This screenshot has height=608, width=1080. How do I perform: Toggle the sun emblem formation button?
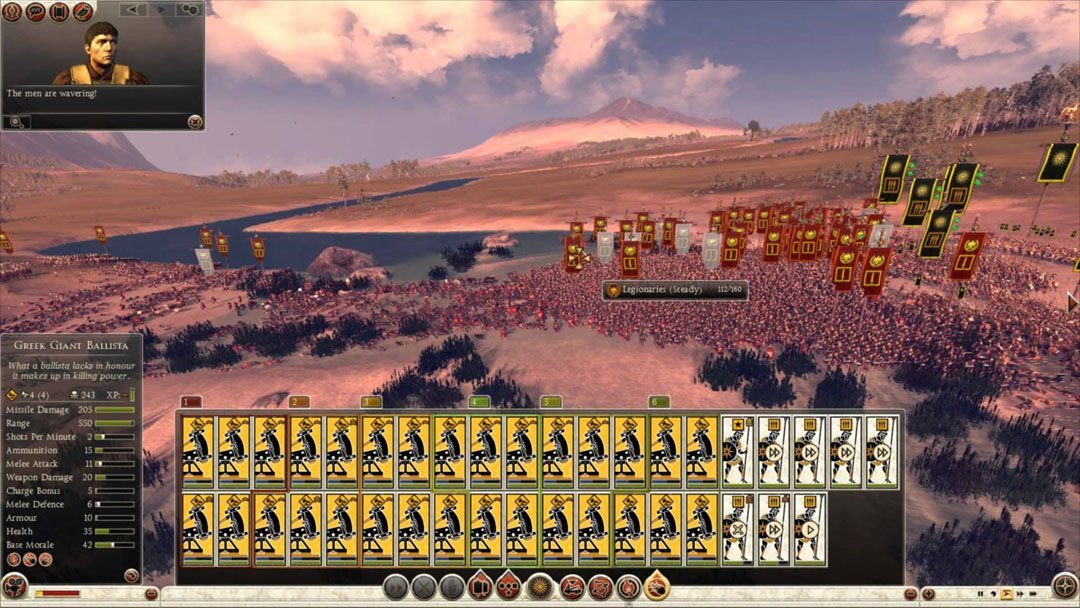(539, 587)
